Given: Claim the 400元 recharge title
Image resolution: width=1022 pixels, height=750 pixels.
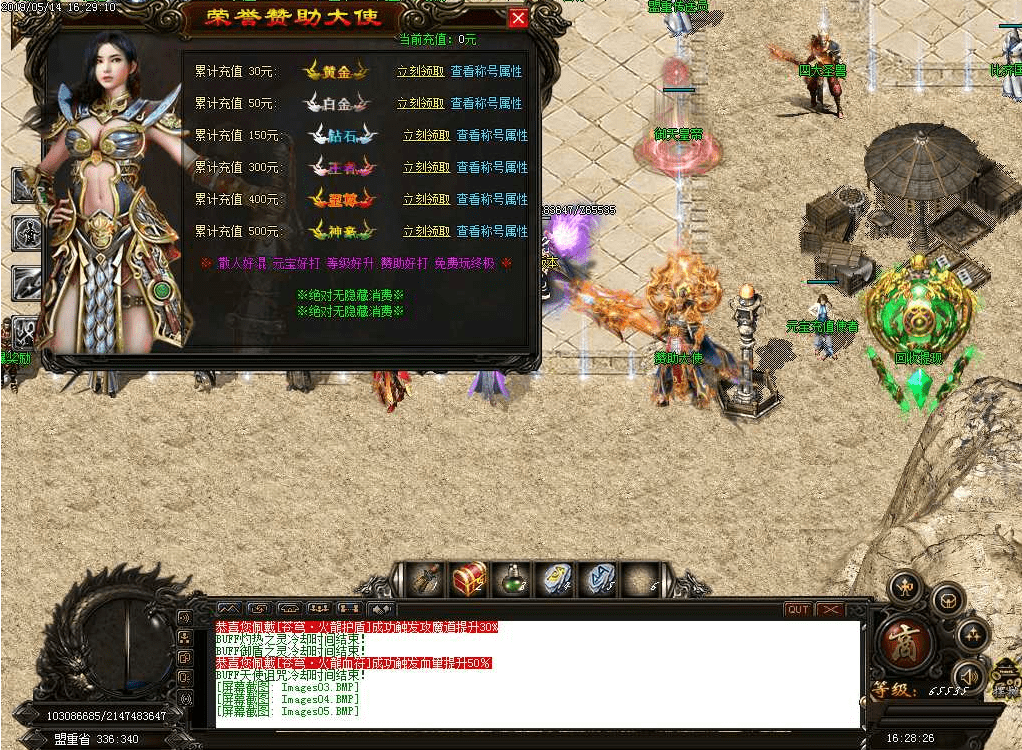Looking at the screenshot, I should click(426, 199).
